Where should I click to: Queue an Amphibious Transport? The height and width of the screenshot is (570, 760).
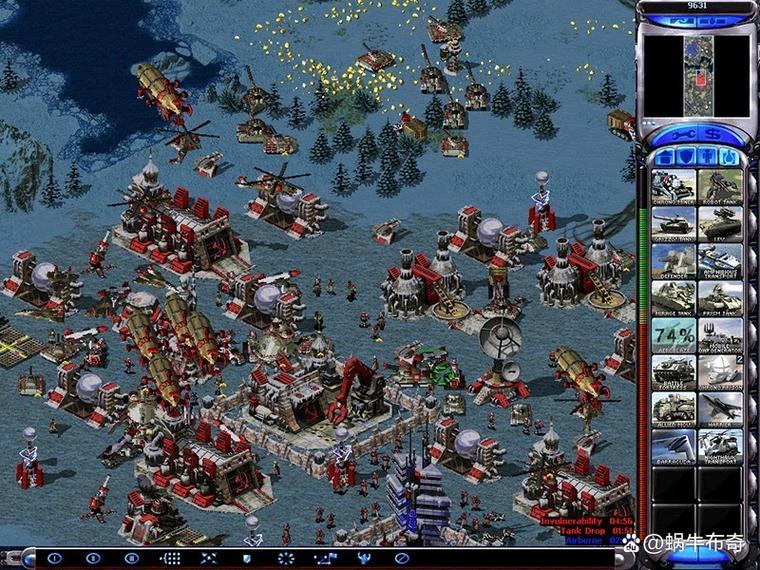tap(719, 260)
